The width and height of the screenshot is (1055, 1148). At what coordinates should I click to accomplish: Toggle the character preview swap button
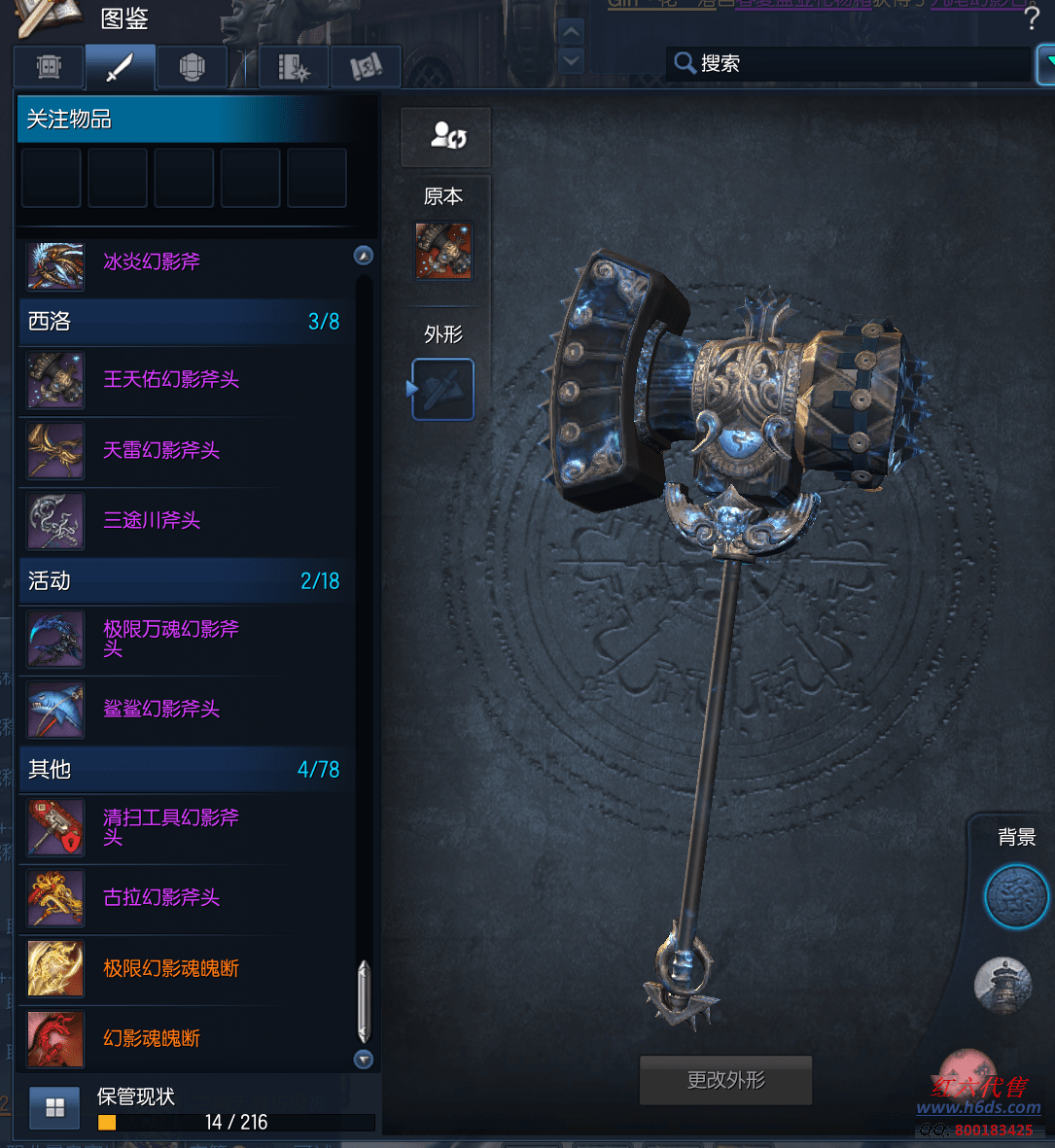click(446, 136)
